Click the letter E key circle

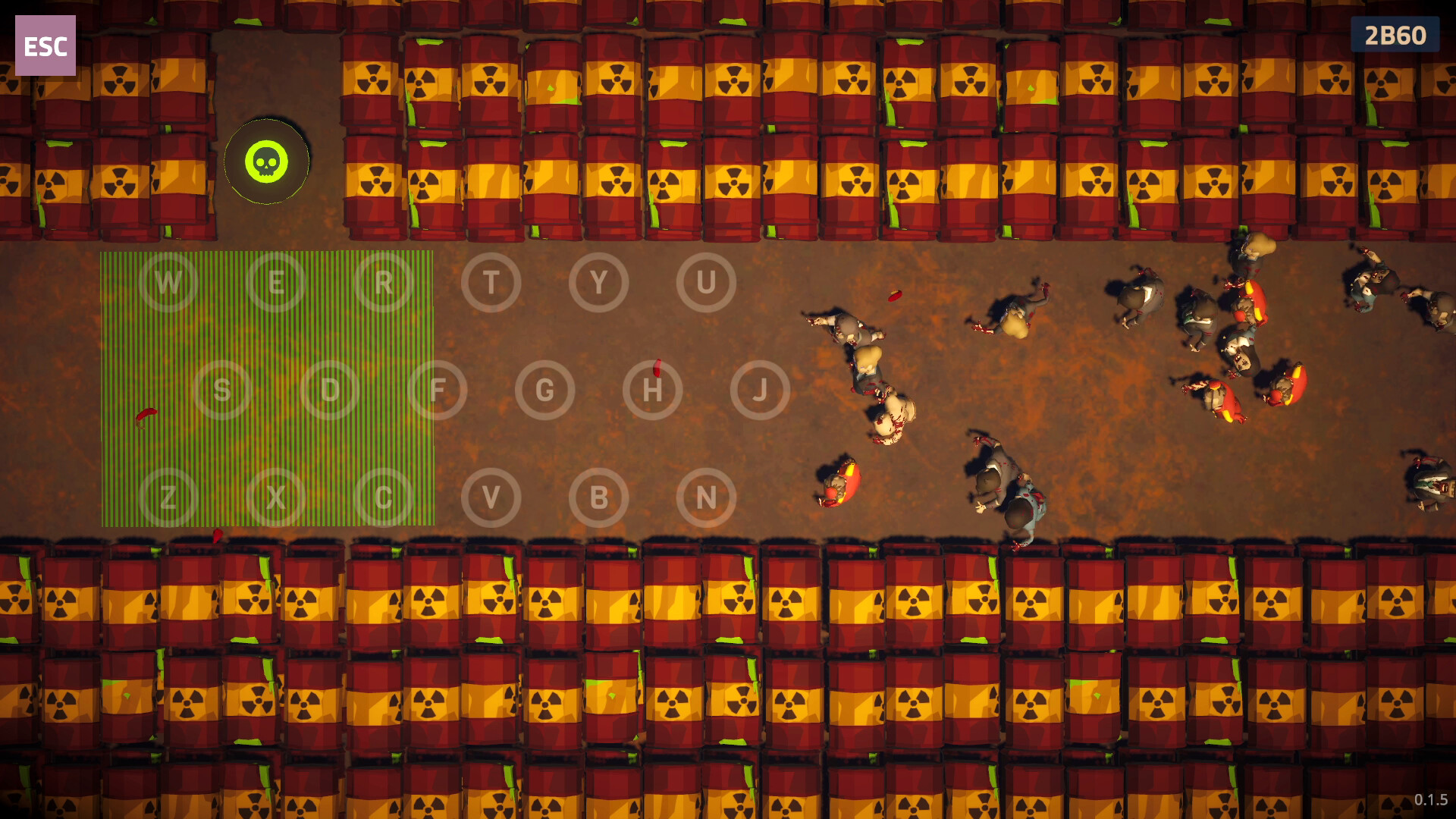(276, 281)
